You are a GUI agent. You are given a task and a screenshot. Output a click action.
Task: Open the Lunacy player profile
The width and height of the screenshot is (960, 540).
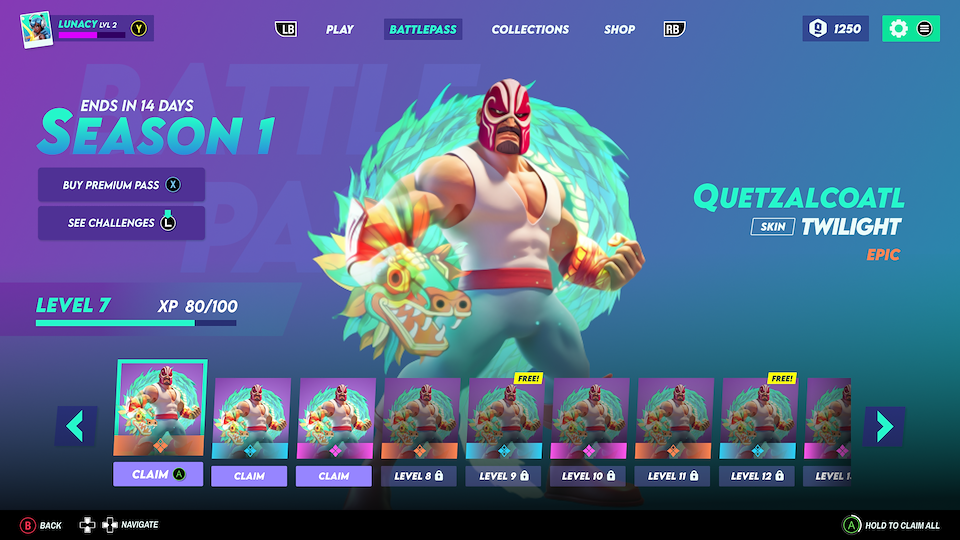86,28
